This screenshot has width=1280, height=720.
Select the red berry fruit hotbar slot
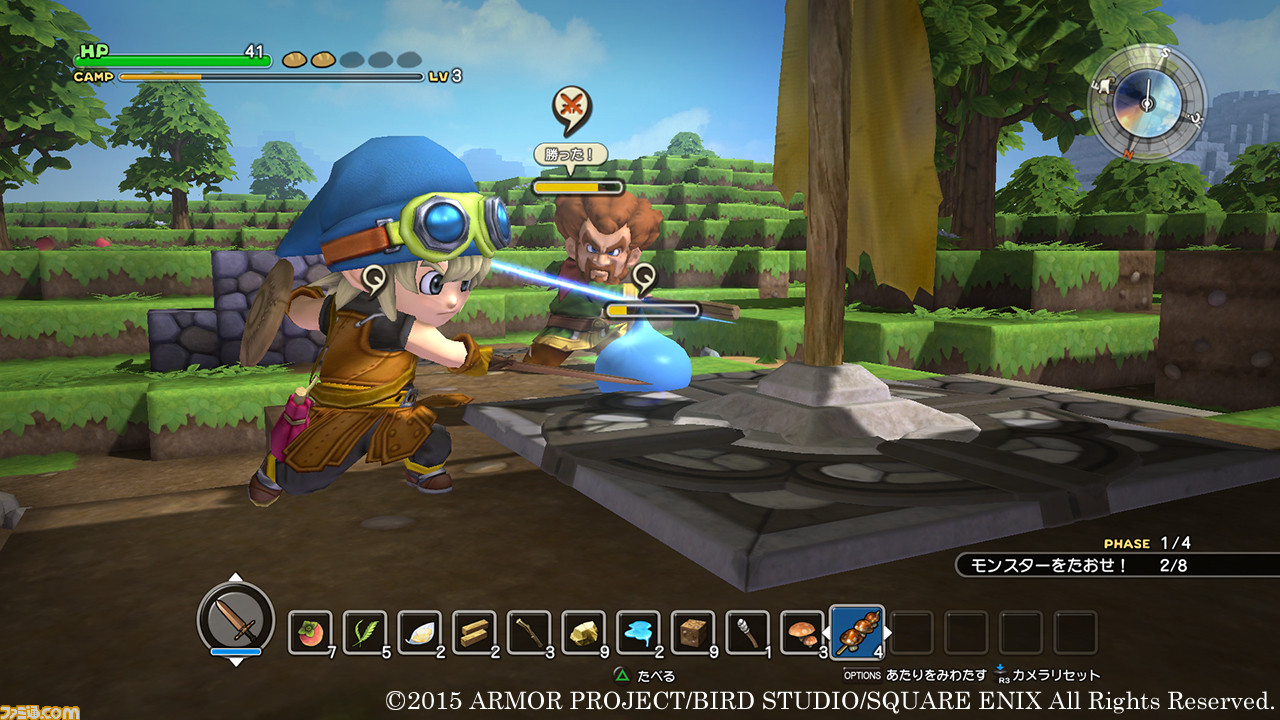coord(310,632)
